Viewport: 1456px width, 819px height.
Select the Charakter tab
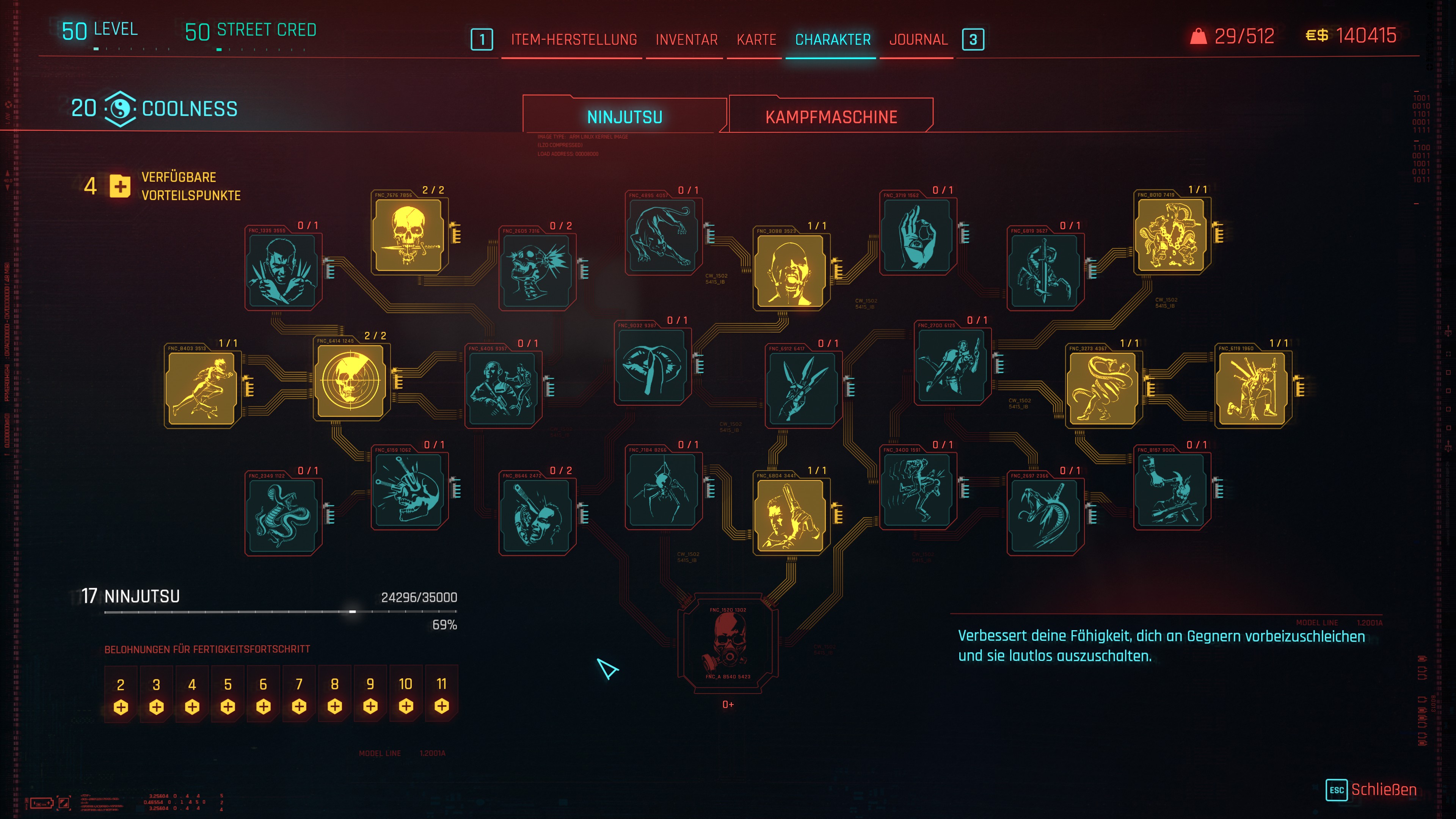coord(833,39)
